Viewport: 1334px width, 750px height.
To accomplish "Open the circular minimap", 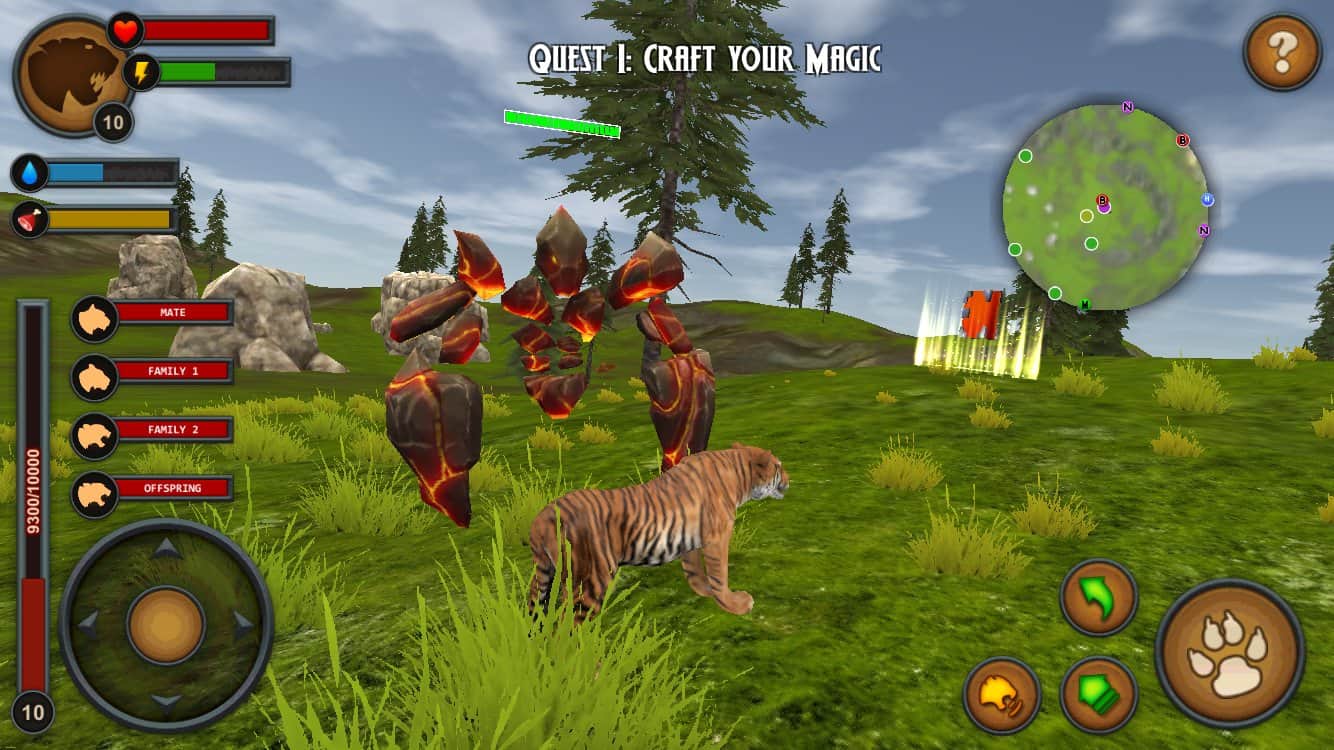I will pos(1105,206).
